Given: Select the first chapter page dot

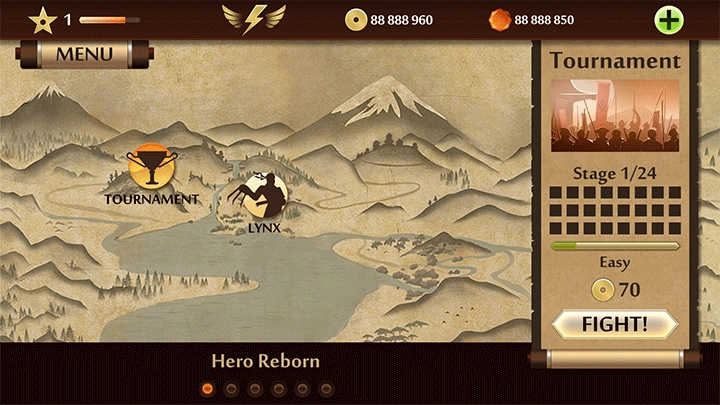Looking at the screenshot, I should pyautogui.click(x=208, y=388).
